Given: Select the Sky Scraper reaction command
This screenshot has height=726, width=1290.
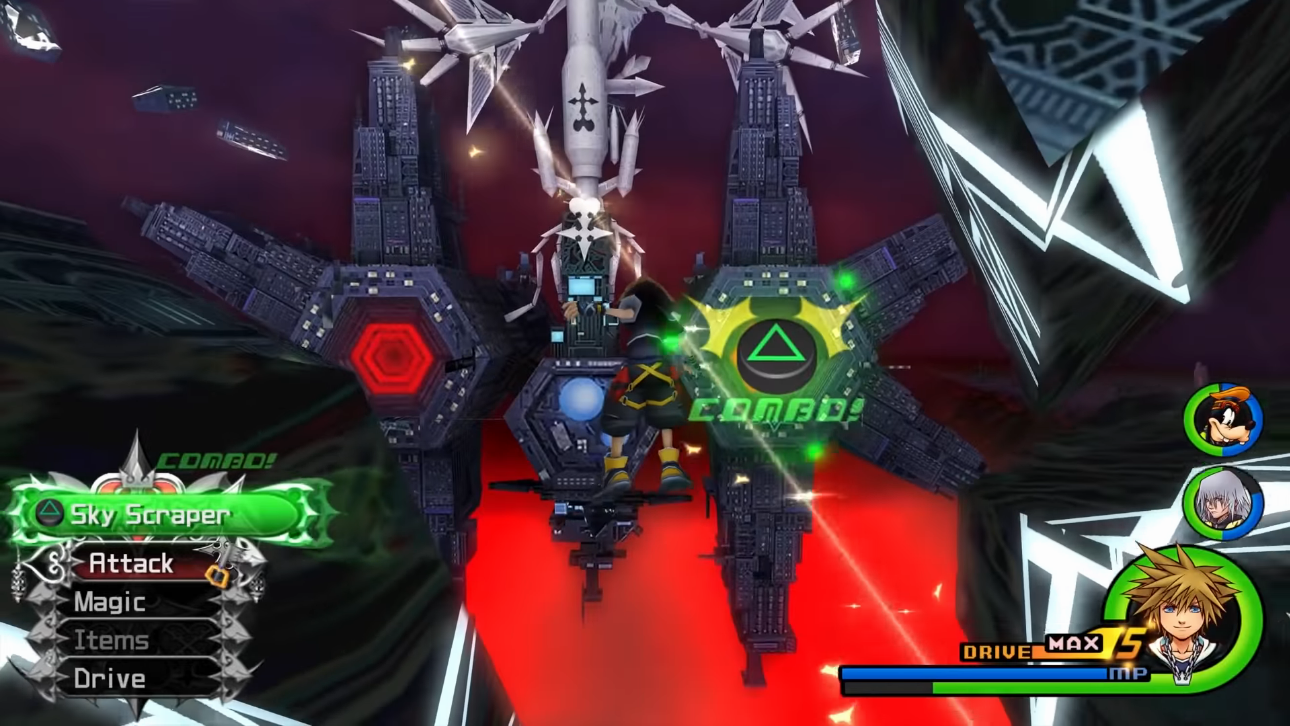Looking at the screenshot, I should point(150,515).
